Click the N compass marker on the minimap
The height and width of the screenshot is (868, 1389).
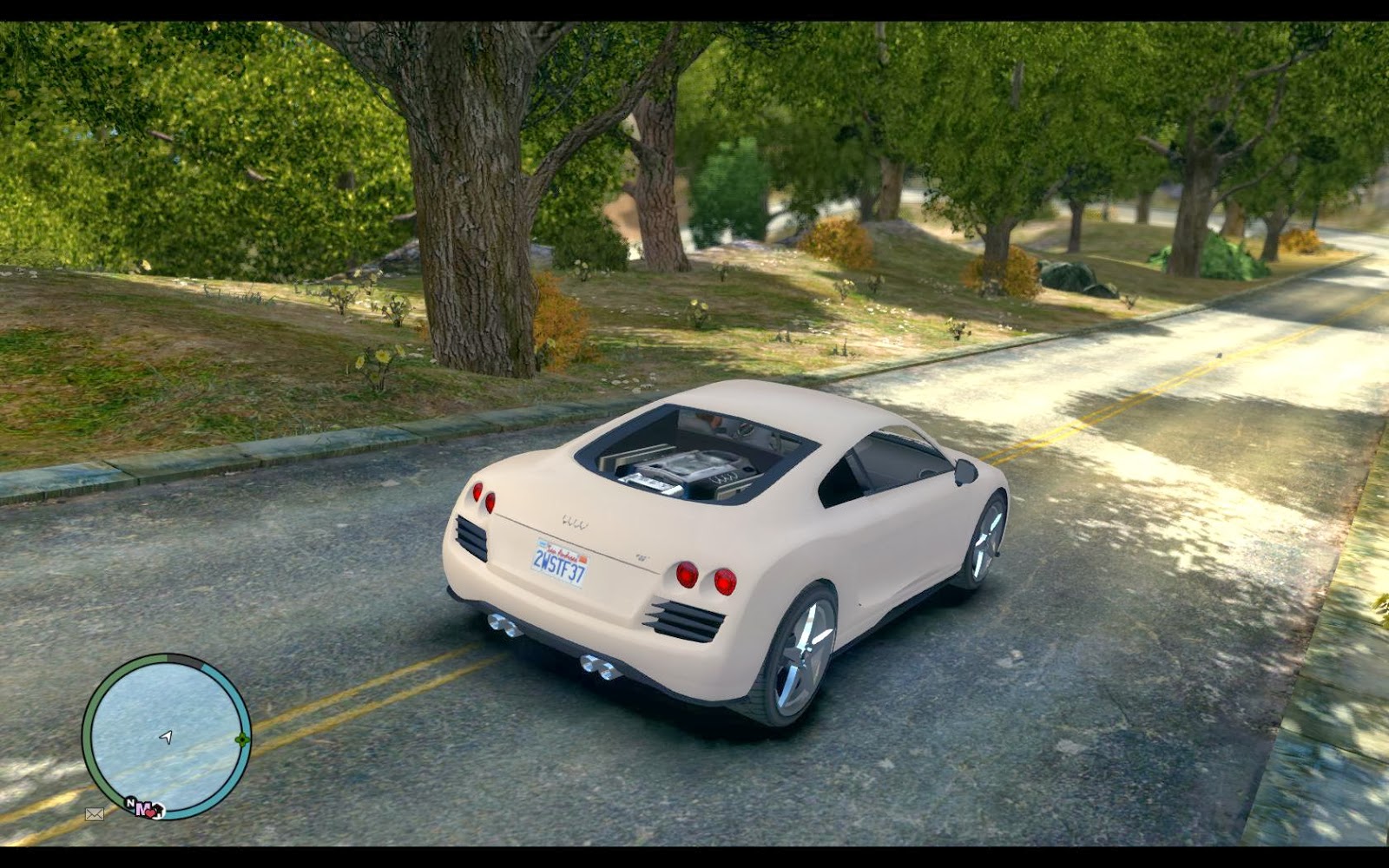click(129, 801)
